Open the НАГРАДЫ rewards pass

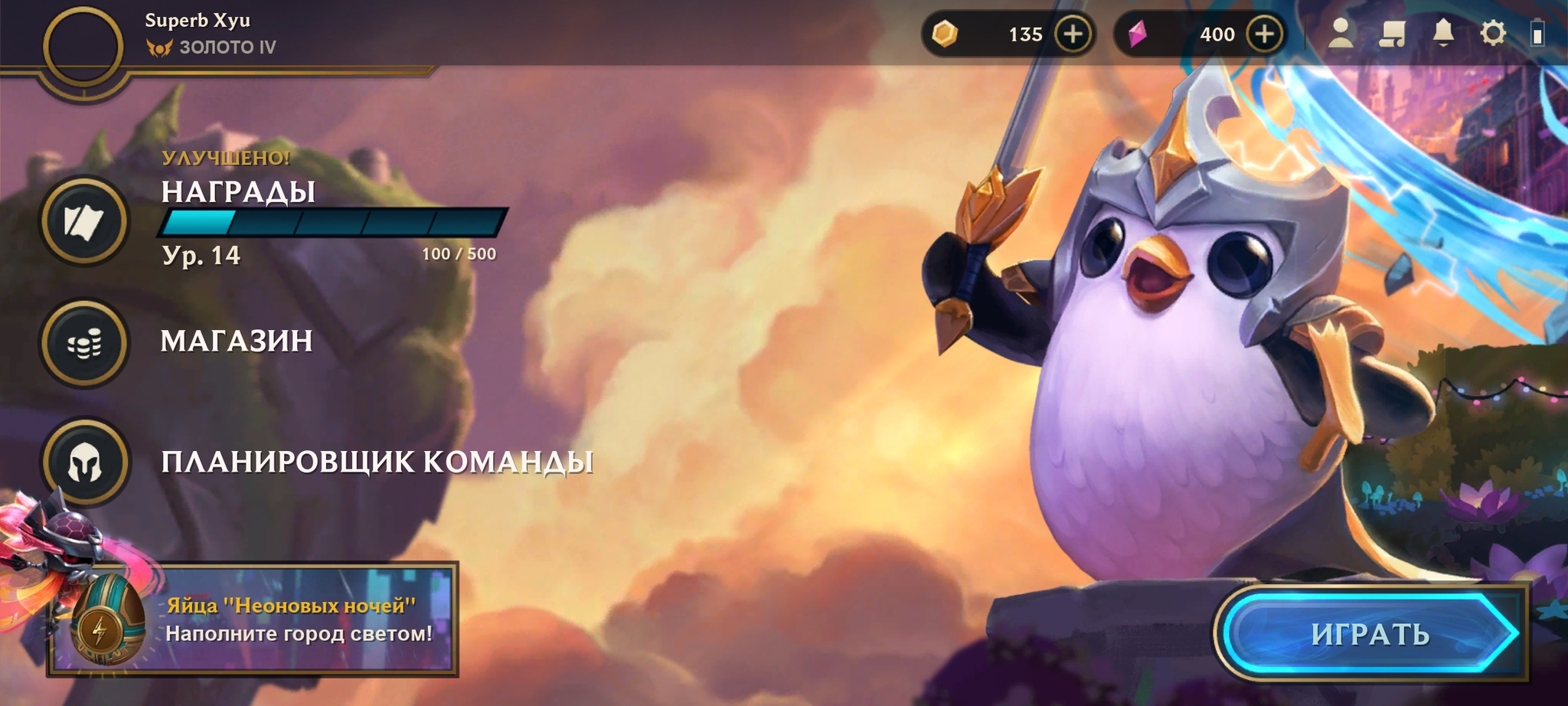tap(238, 191)
